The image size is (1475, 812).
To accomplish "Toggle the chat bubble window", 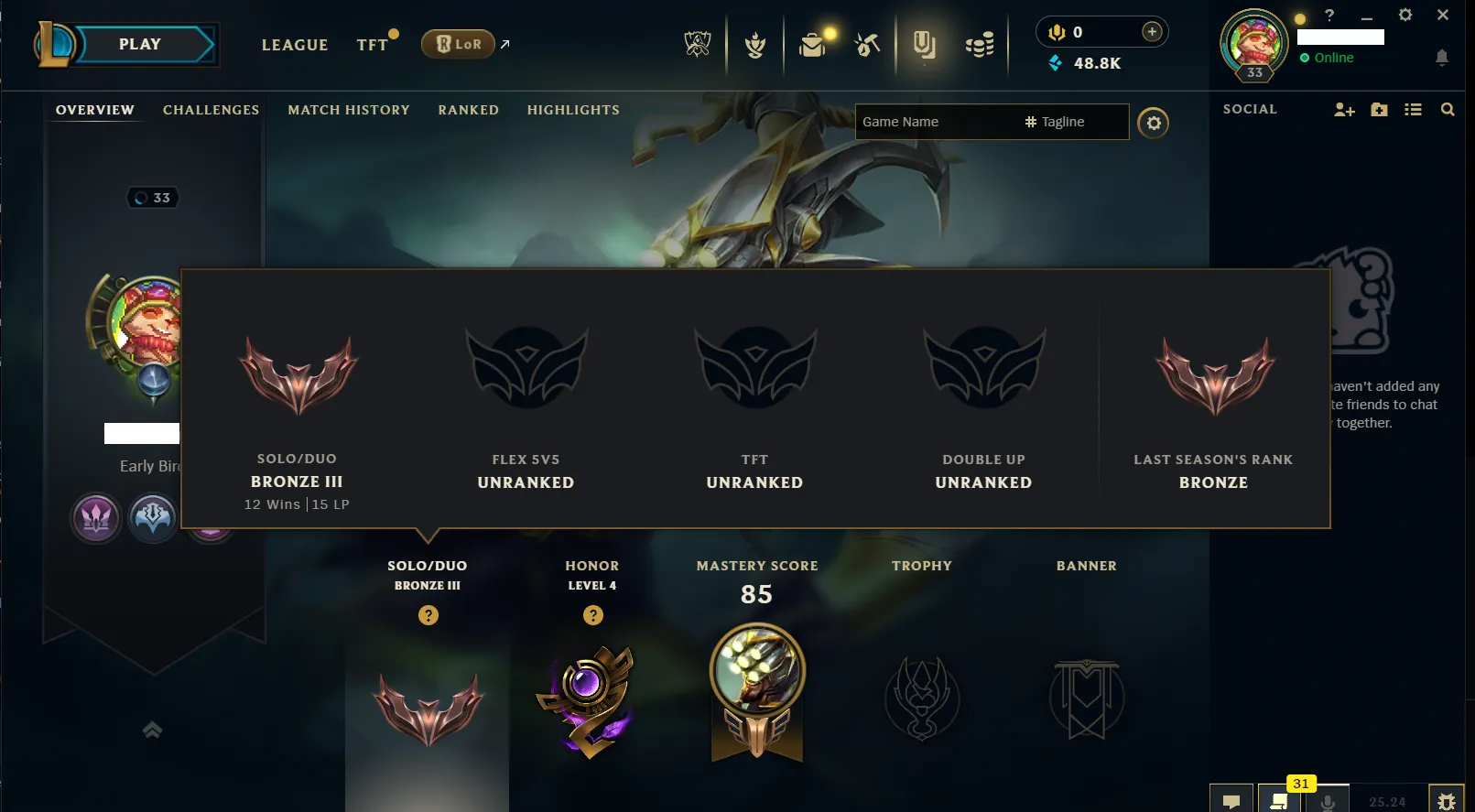I will click(1231, 799).
